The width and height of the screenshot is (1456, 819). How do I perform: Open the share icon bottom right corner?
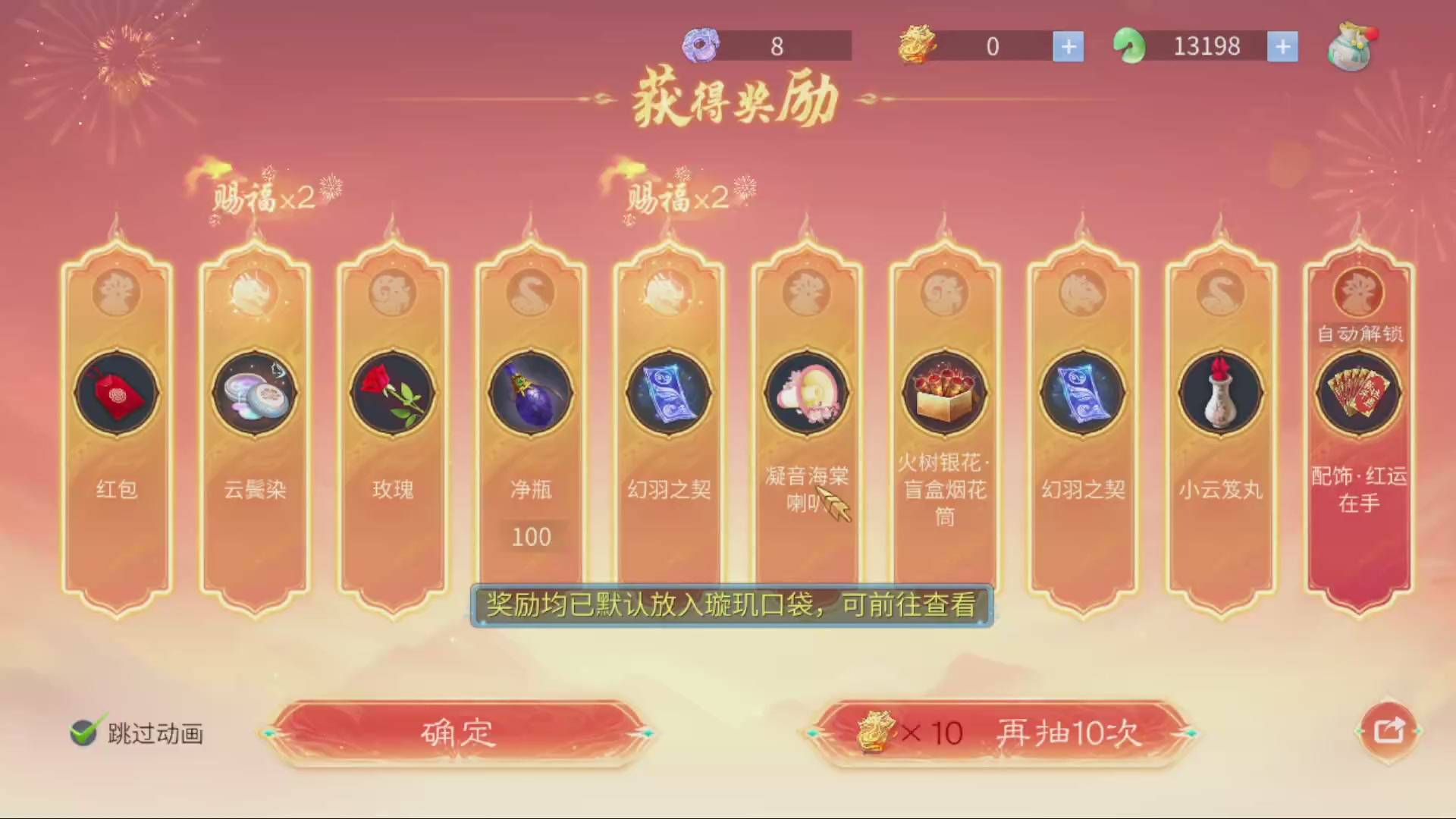pyautogui.click(x=1388, y=729)
